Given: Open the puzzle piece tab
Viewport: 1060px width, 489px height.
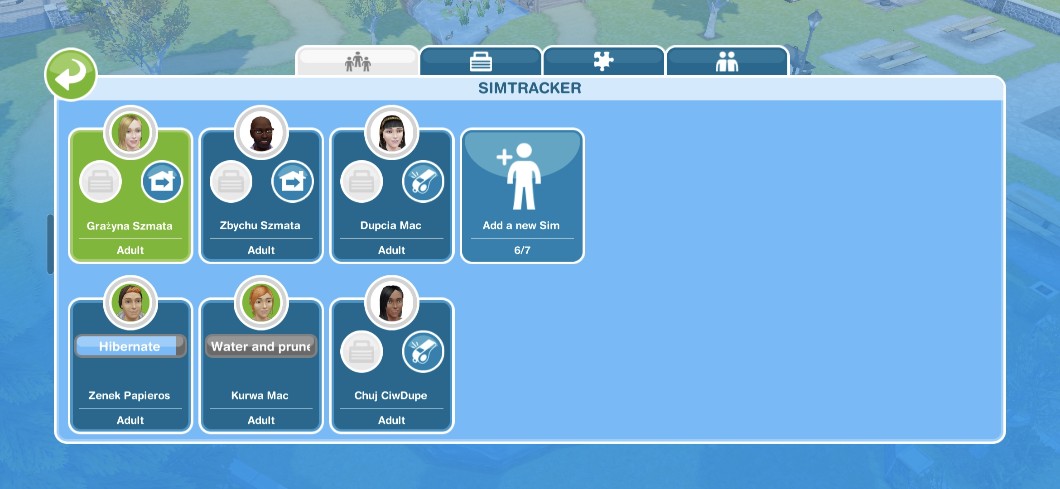Looking at the screenshot, I should [x=603, y=61].
